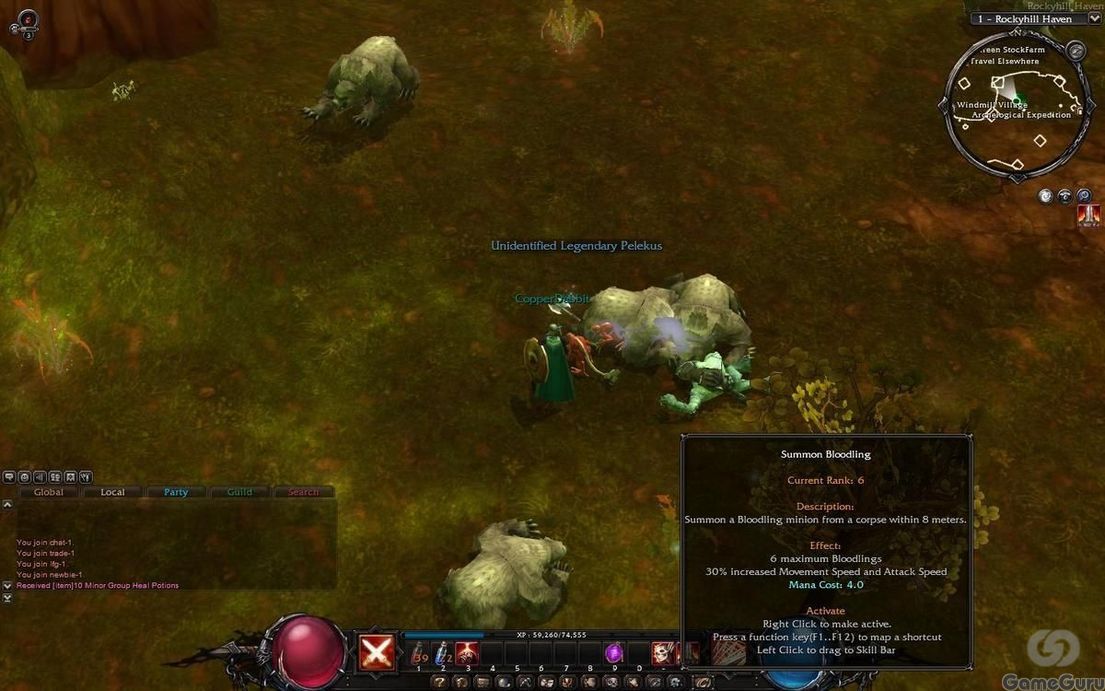Select the Party chat tab
The height and width of the screenshot is (691, 1105).
point(176,492)
